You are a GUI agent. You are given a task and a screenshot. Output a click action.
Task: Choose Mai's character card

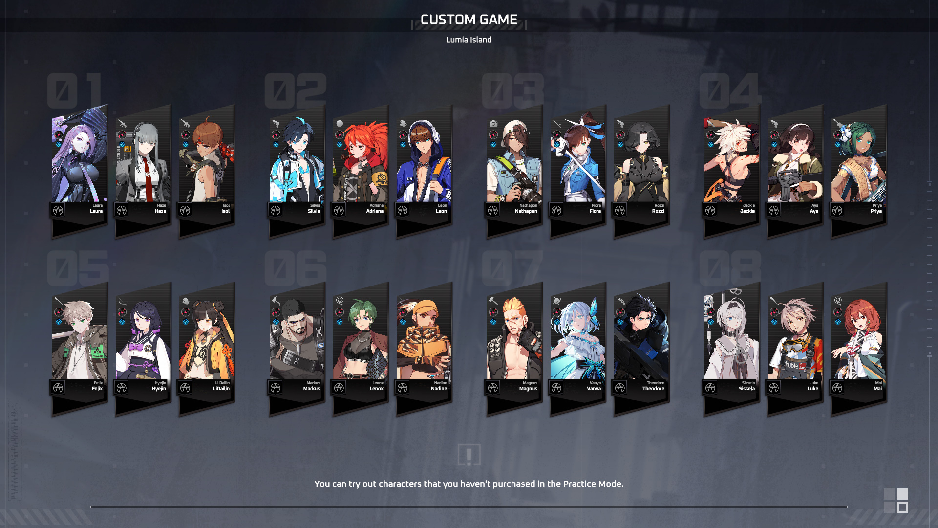click(858, 342)
